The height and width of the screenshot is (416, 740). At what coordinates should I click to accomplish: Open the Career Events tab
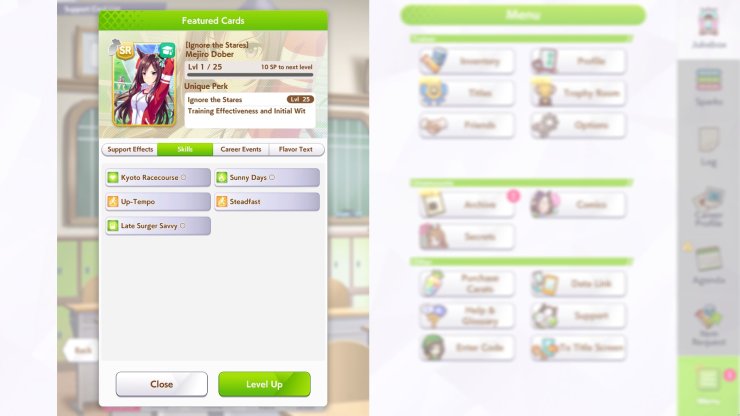[240, 150]
